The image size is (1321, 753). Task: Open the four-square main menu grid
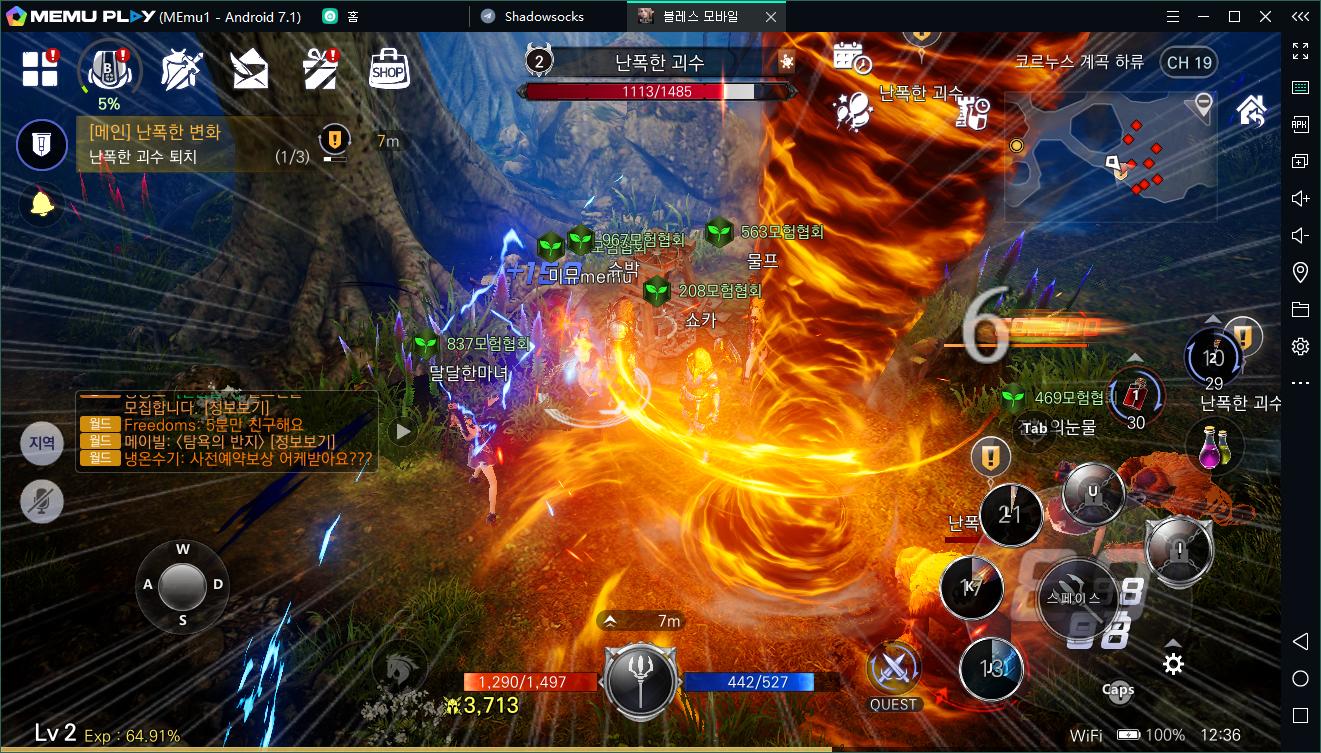pyautogui.click(x=41, y=69)
